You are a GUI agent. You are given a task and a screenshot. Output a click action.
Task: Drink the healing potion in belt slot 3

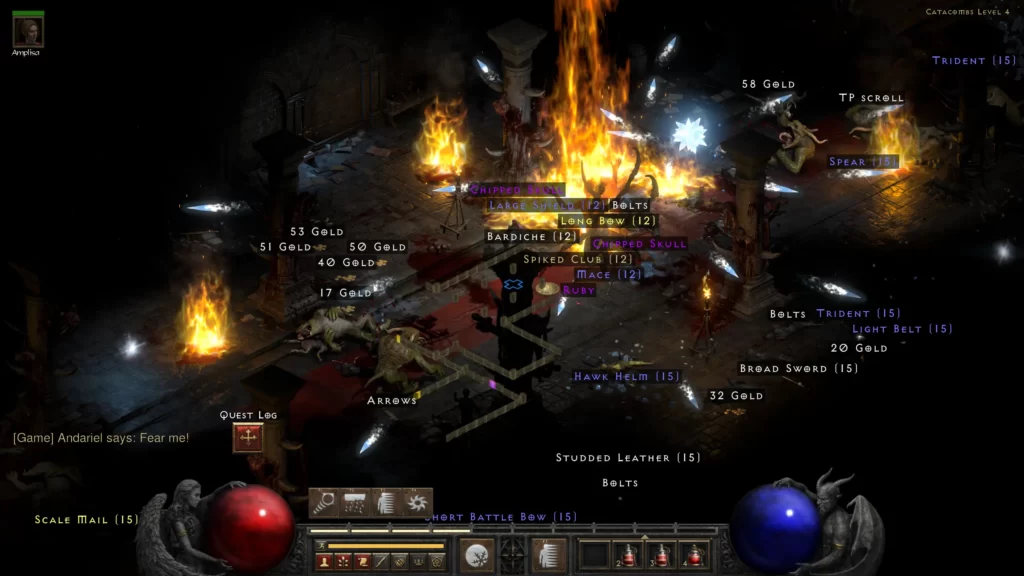(663, 555)
